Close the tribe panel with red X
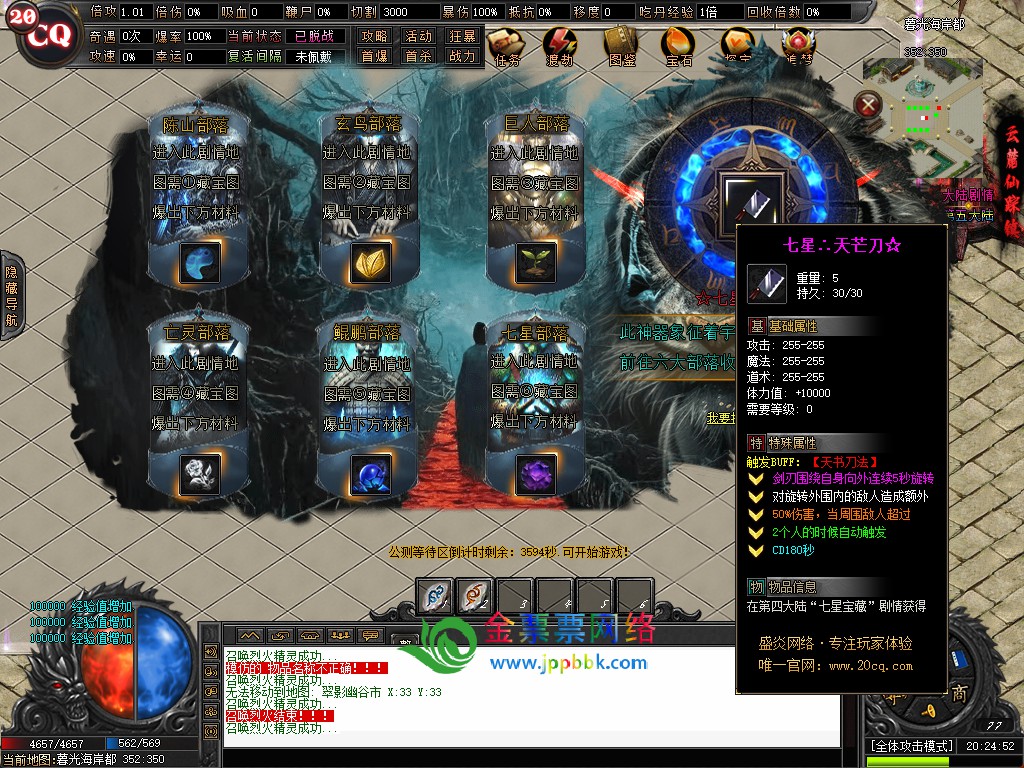 point(870,103)
